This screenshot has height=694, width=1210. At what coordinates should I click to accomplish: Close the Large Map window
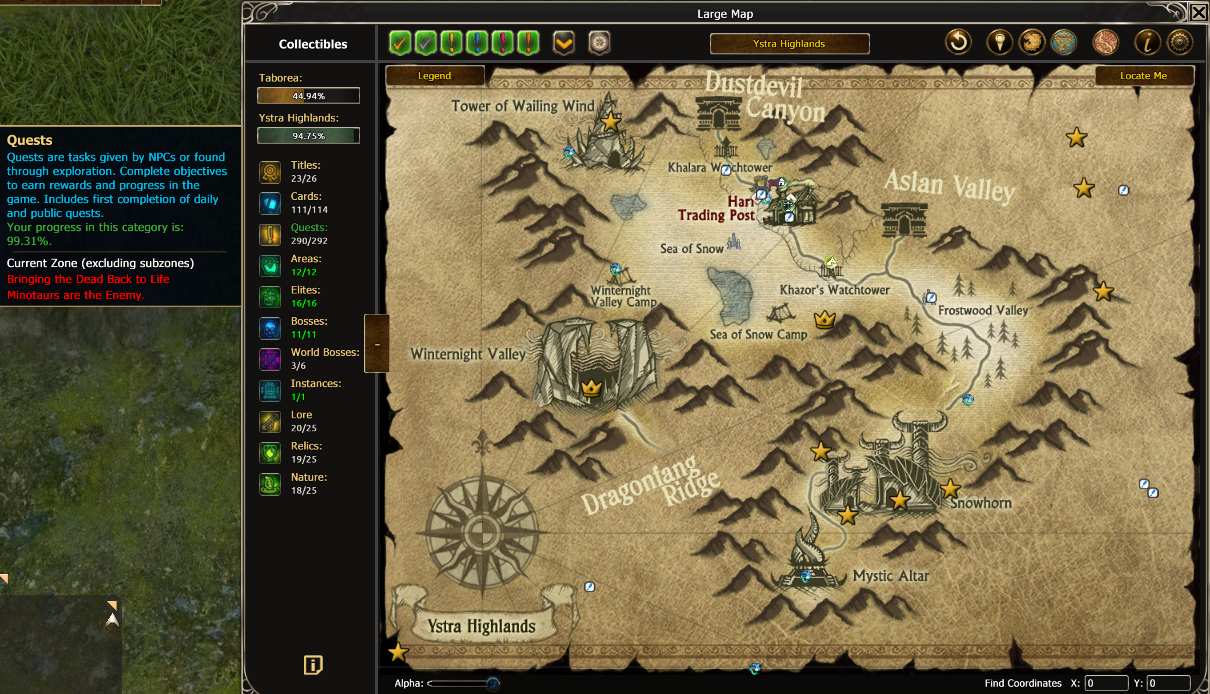(1199, 12)
